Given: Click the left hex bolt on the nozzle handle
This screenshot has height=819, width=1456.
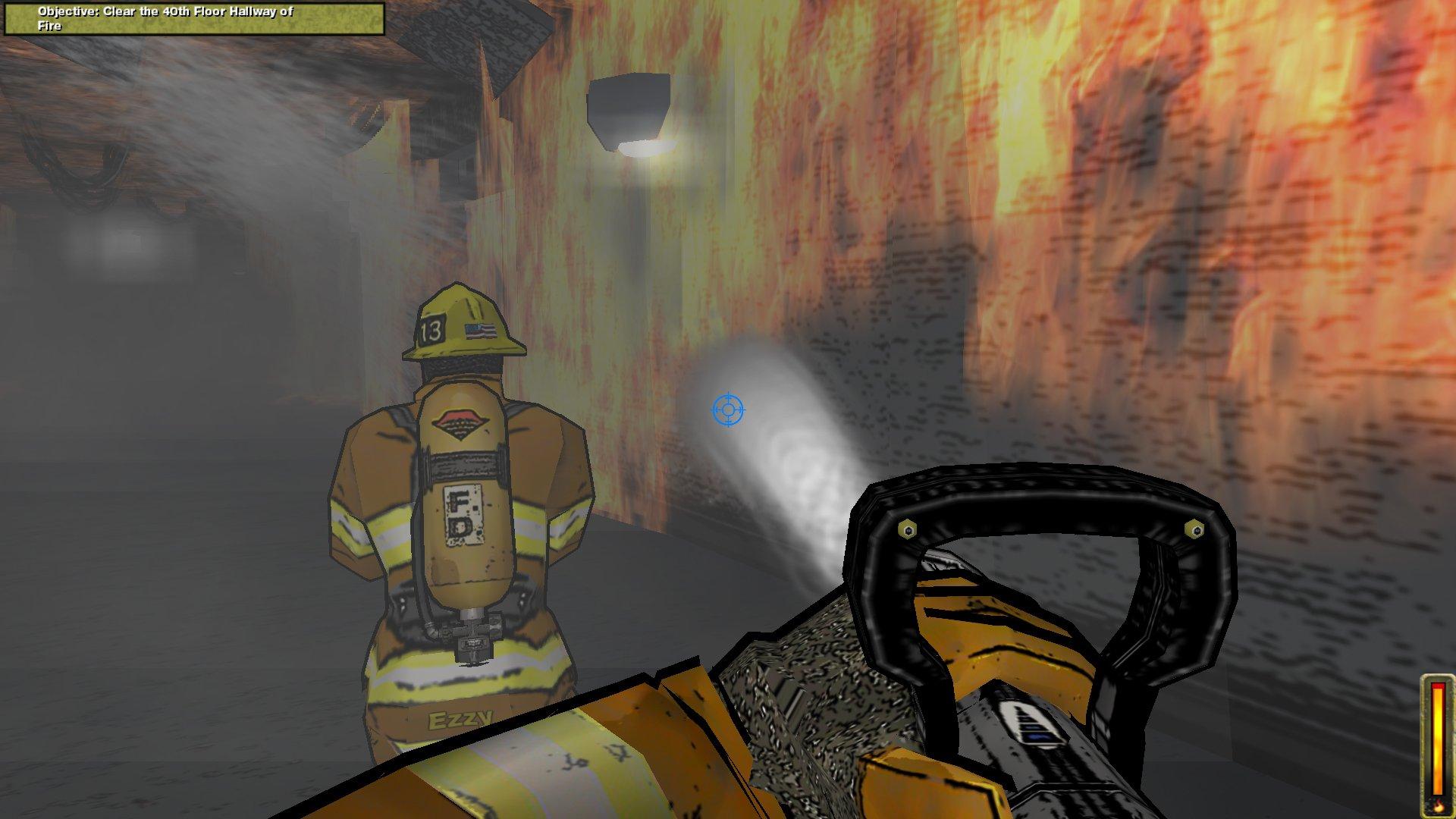Looking at the screenshot, I should pyautogui.click(x=908, y=527).
